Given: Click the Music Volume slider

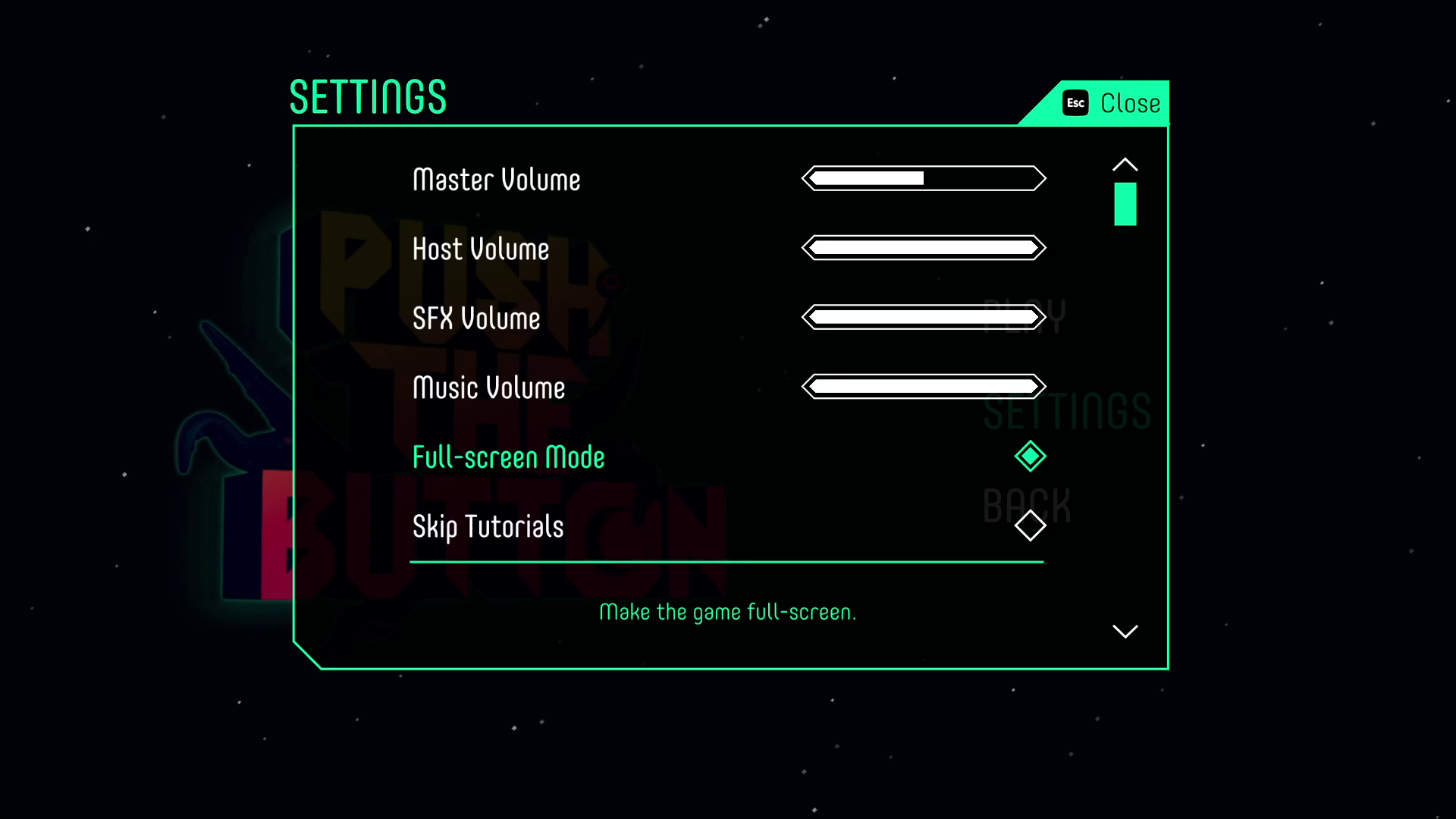Looking at the screenshot, I should 924,387.
